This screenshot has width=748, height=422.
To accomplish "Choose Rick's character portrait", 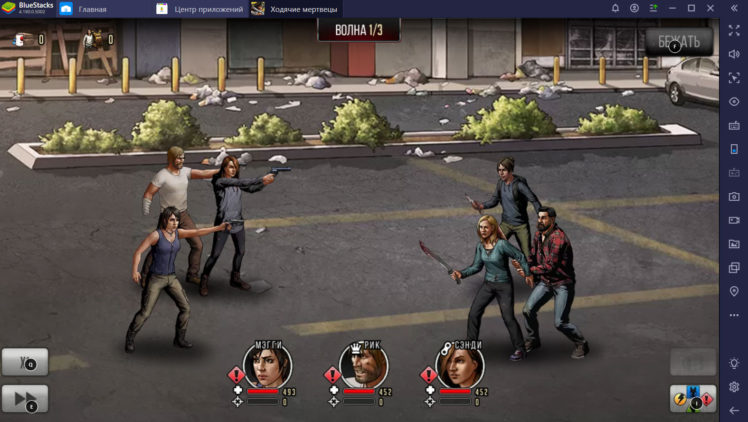I will pyautogui.click(x=362, y=366).
